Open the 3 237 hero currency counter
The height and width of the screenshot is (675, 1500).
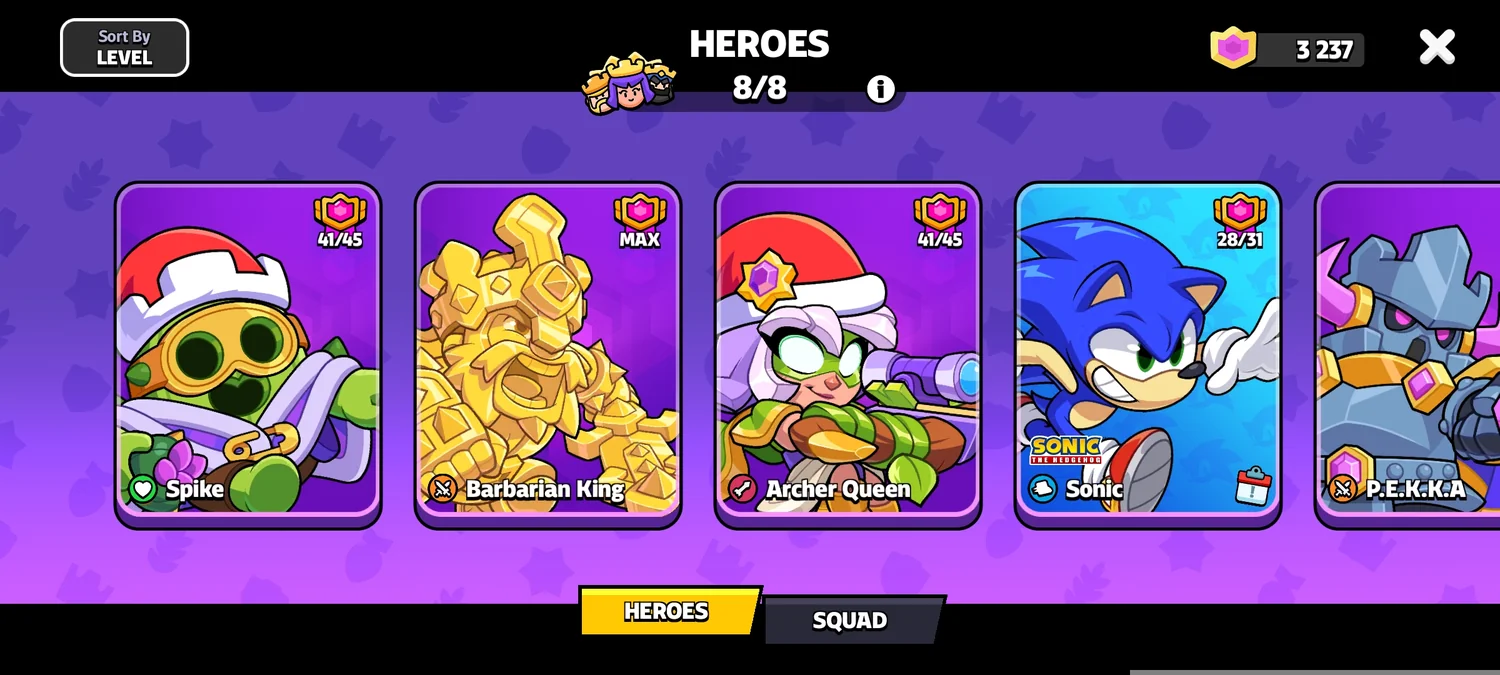click(x=1288, y=49)
